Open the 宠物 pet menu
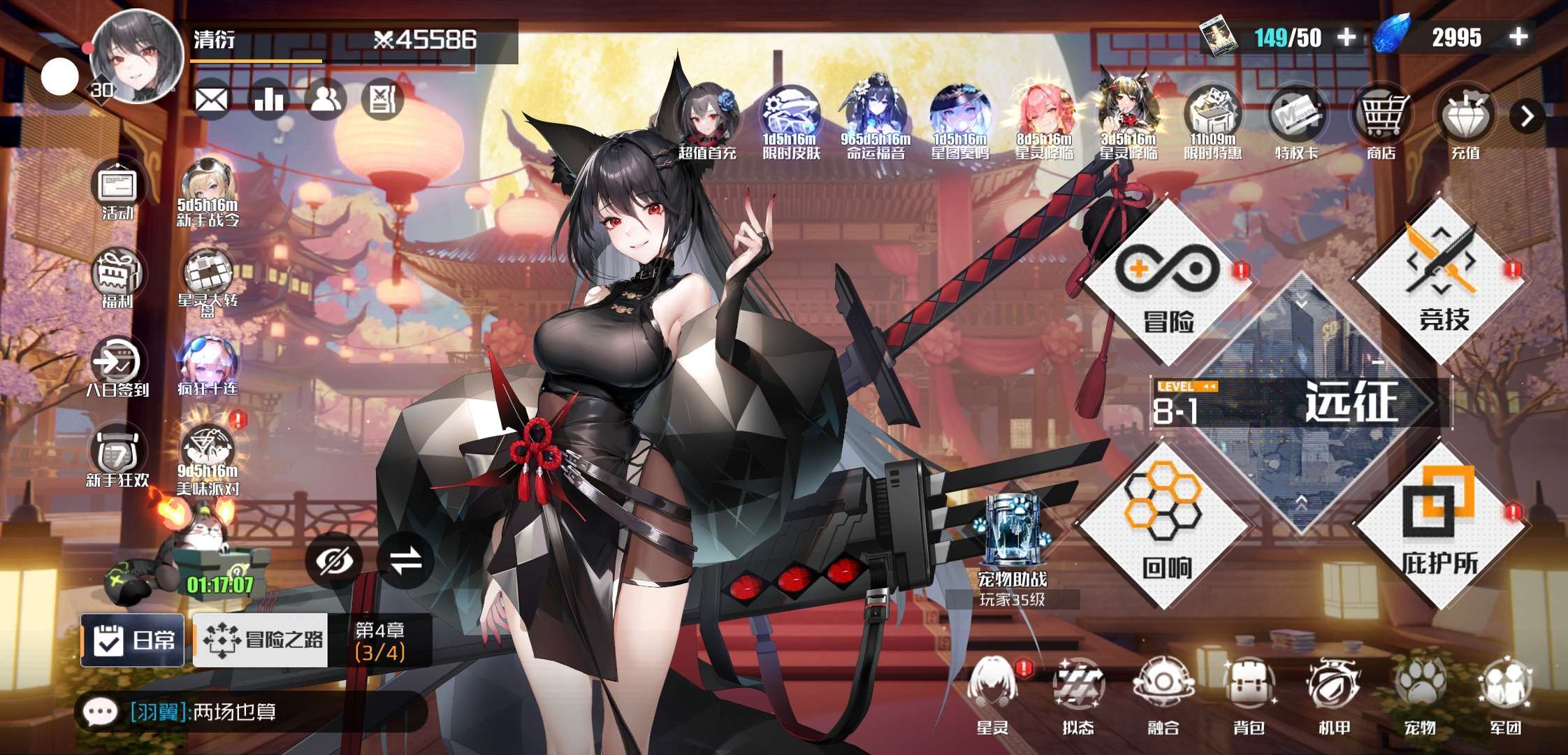1568x755 pixels. coord(1419,693)
